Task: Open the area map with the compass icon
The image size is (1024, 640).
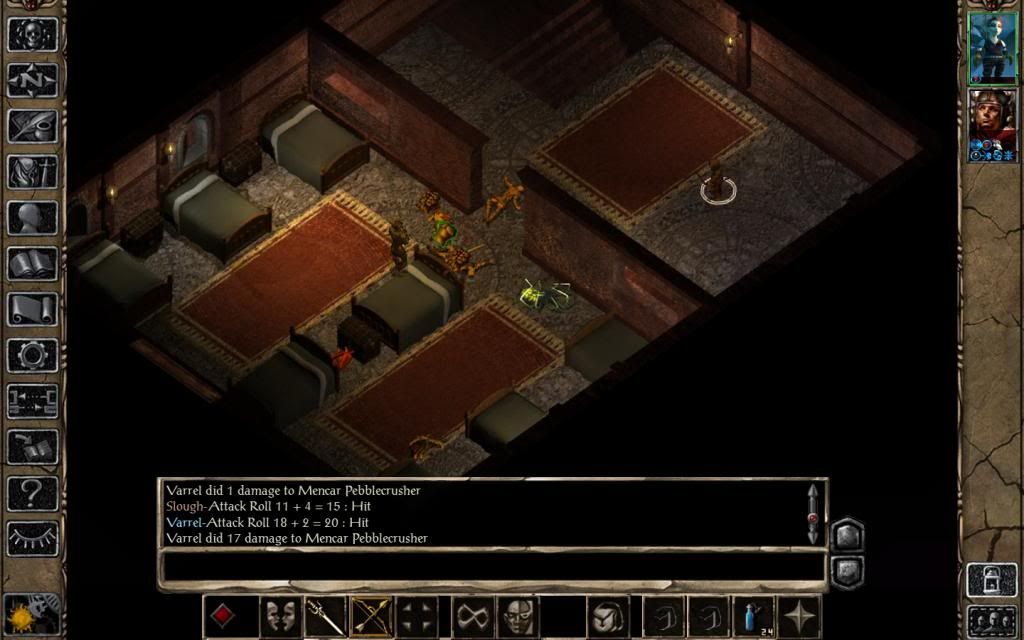Action: [32, 78]
